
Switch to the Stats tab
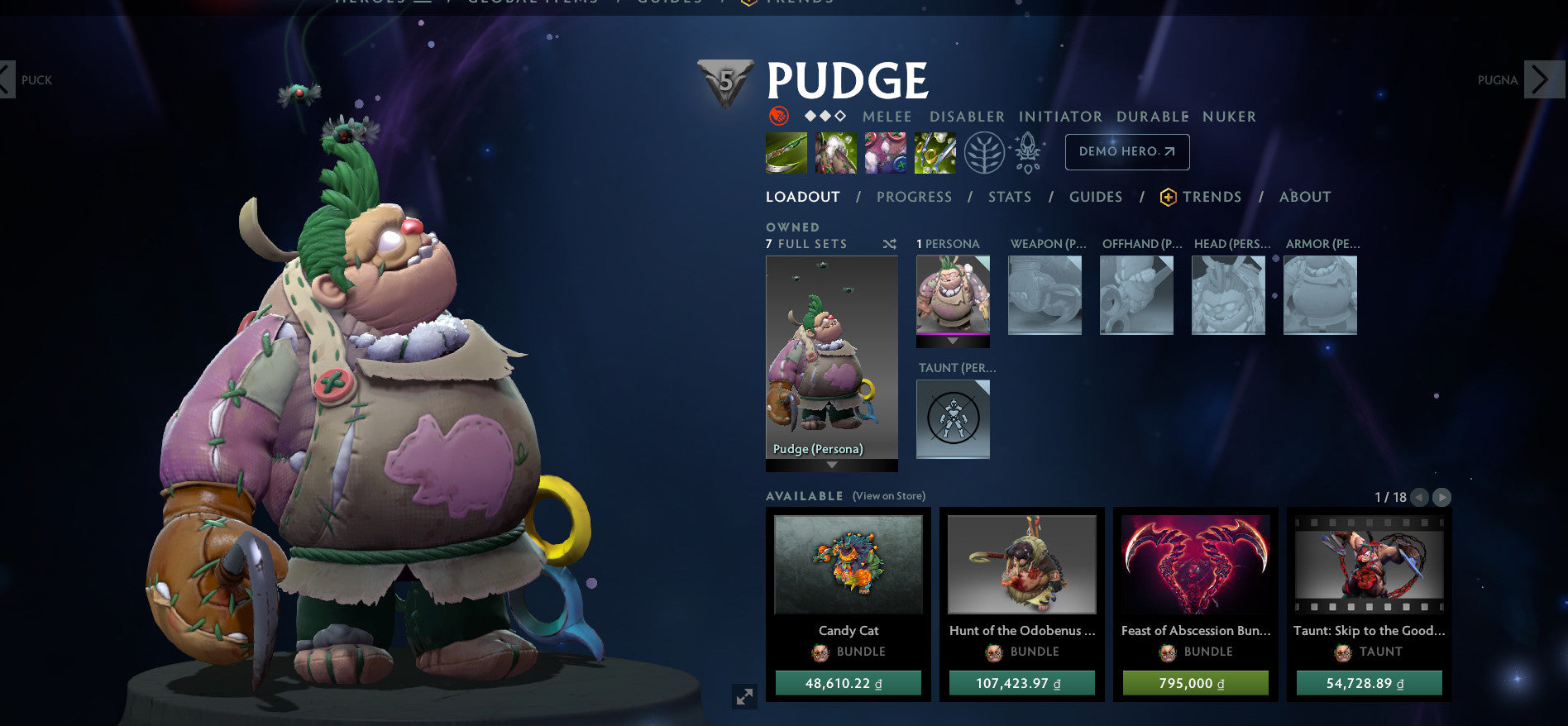(x=1010, y=197)
